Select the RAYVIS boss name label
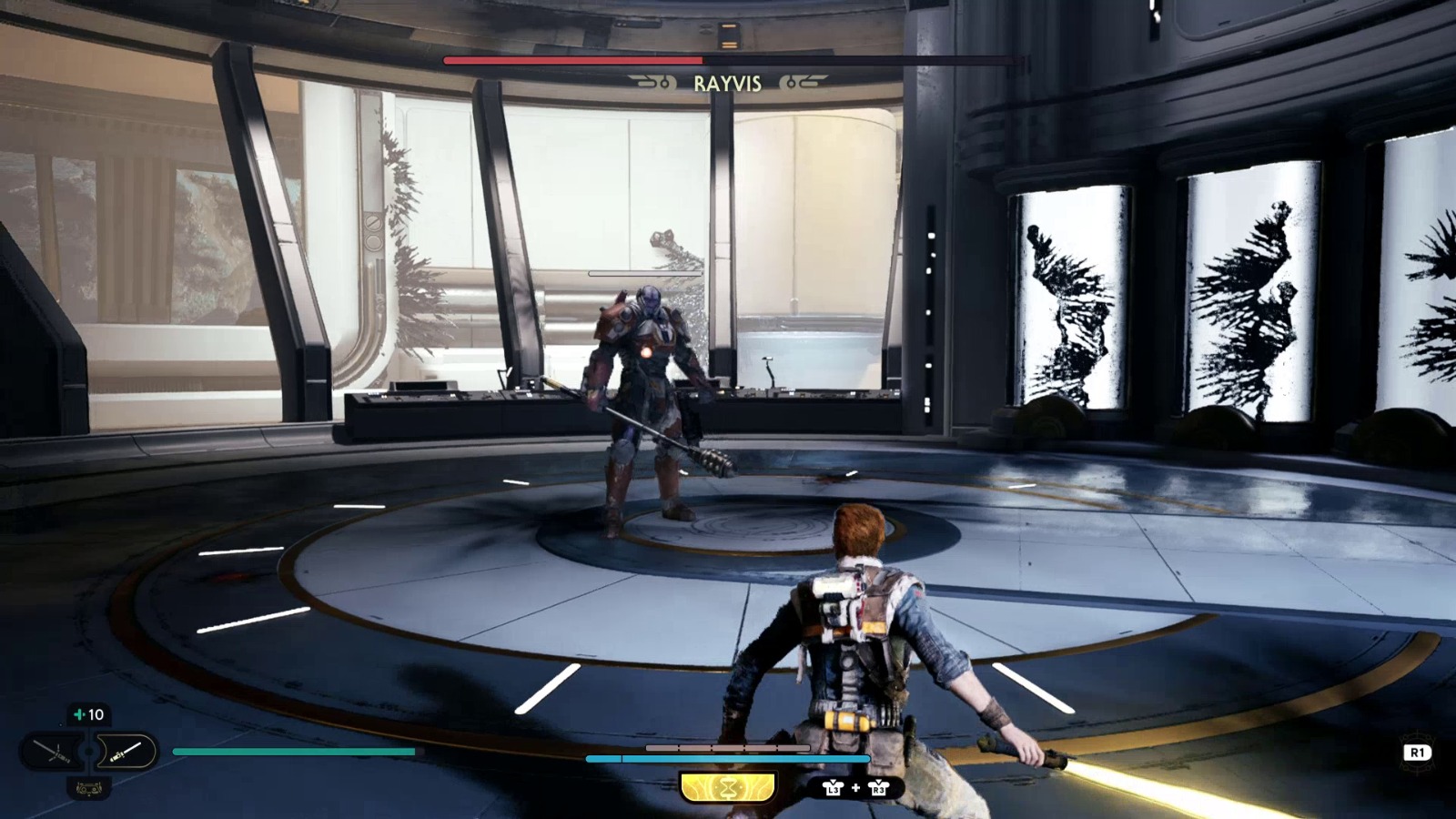This screenshot has width=1456, height=819. click(x=728, y=84)
